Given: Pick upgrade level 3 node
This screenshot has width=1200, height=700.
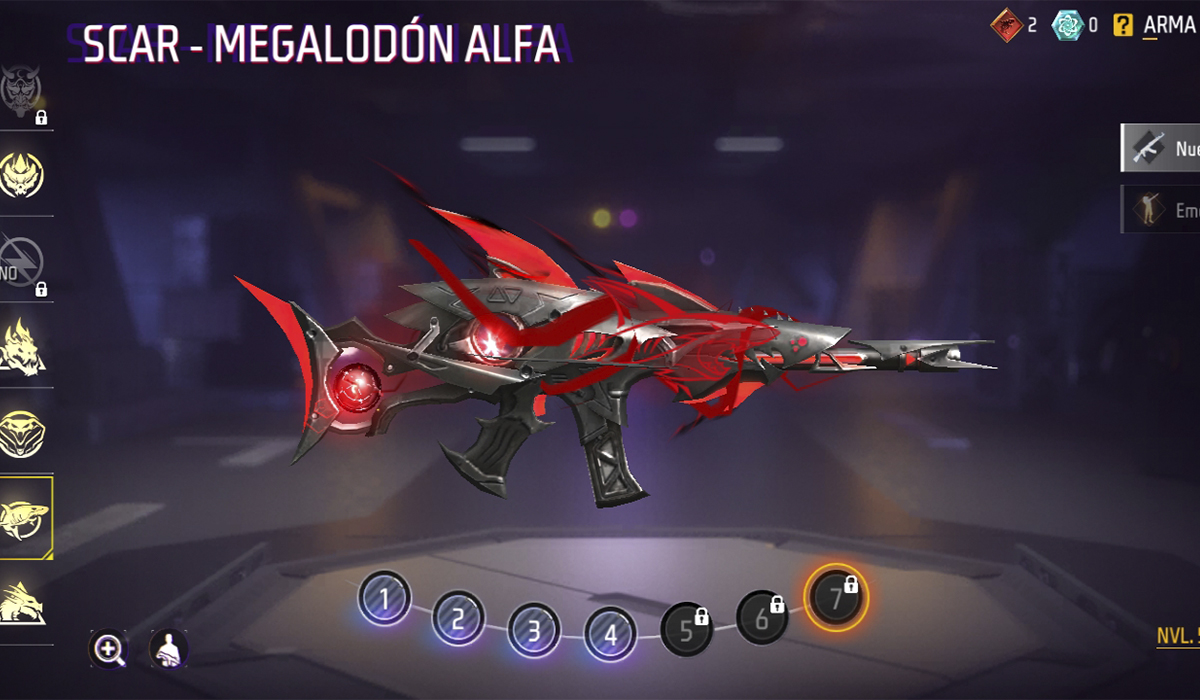Looking at the screenshot, I should click(x=533, y=631).
